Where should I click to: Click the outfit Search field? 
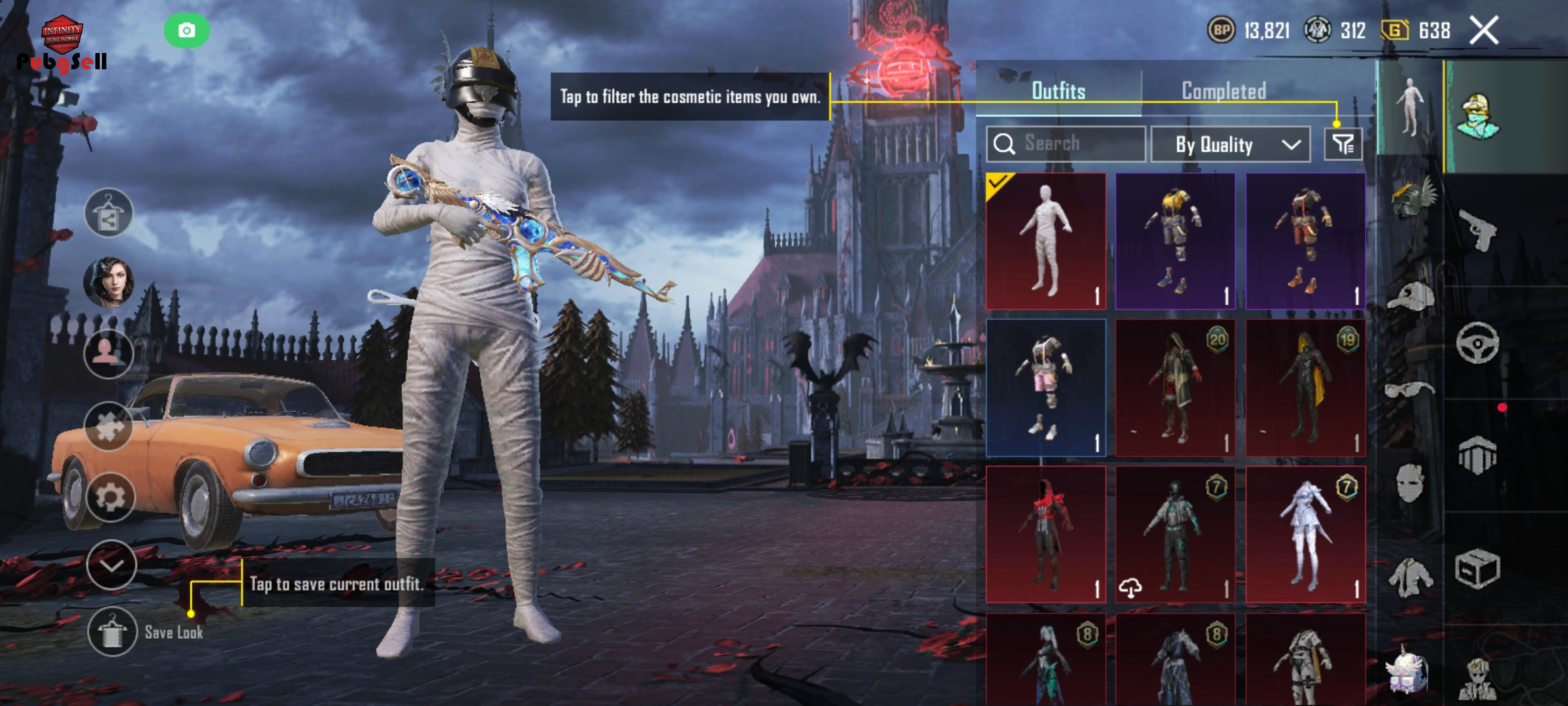pos(1066,144)
